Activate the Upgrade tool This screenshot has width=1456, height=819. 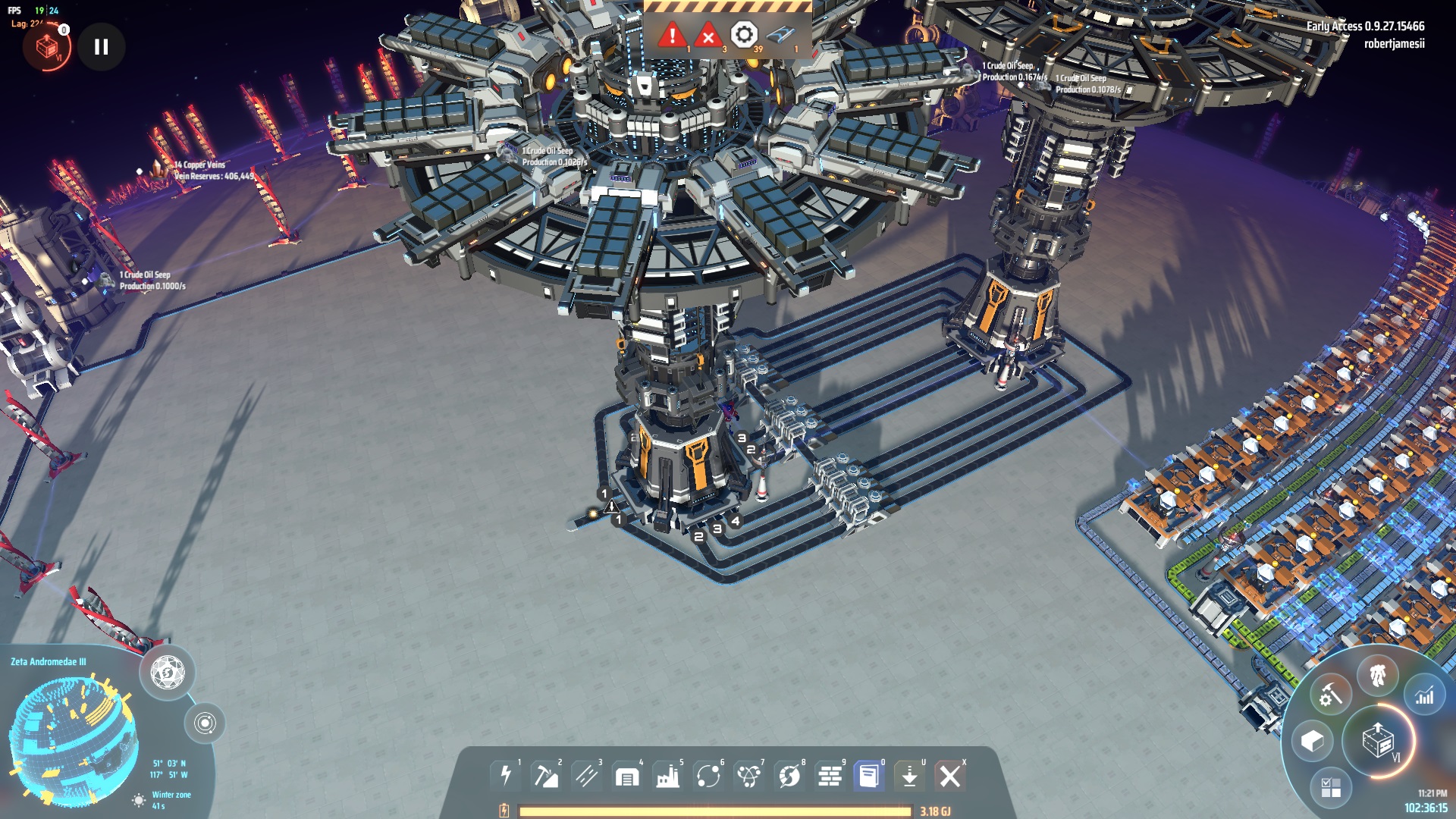pyautogui.click(x=910, y=777)
